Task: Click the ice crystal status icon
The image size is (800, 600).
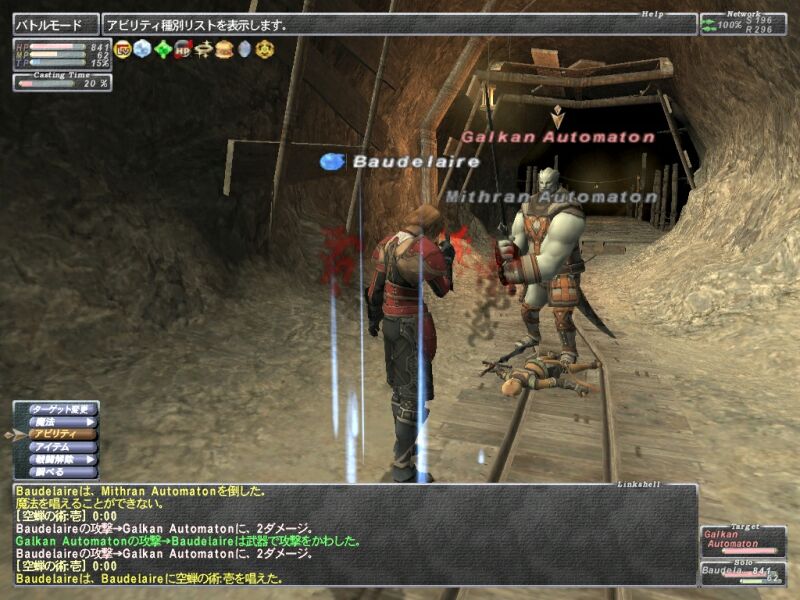Action: [143, 48]
